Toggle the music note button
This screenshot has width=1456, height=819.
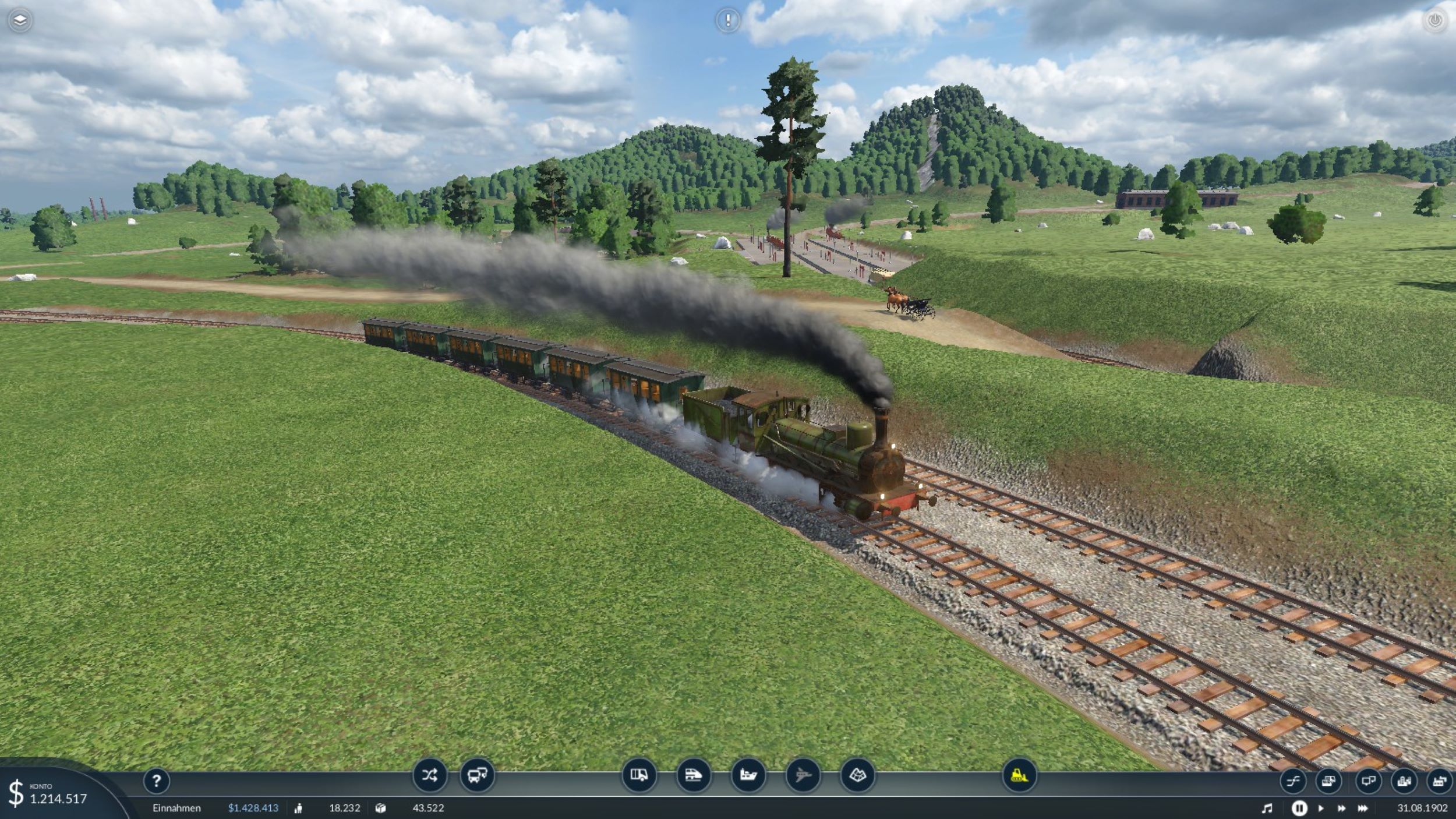click(1267, 809)
